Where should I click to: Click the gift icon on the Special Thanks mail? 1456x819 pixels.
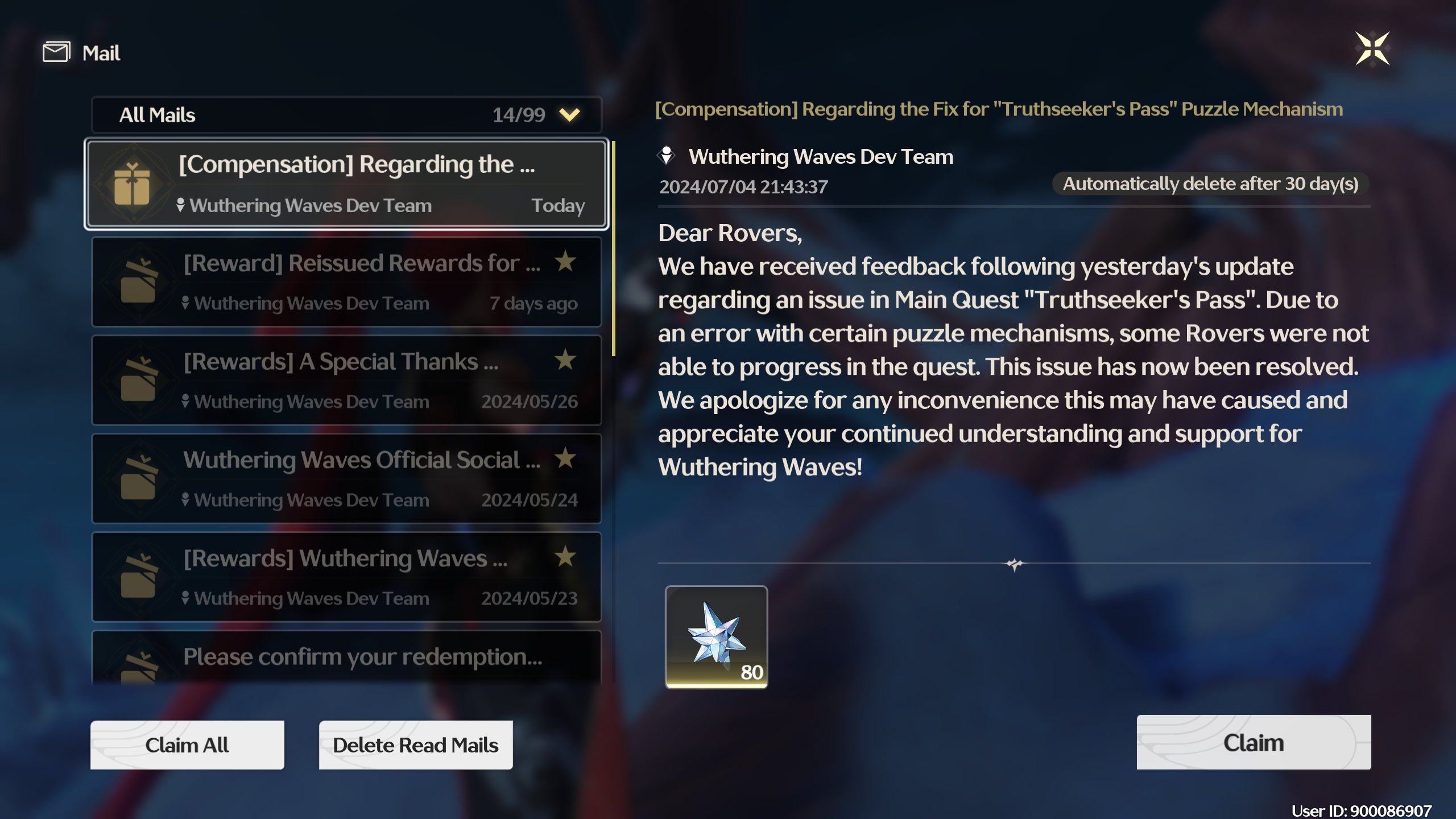(137, 380)
